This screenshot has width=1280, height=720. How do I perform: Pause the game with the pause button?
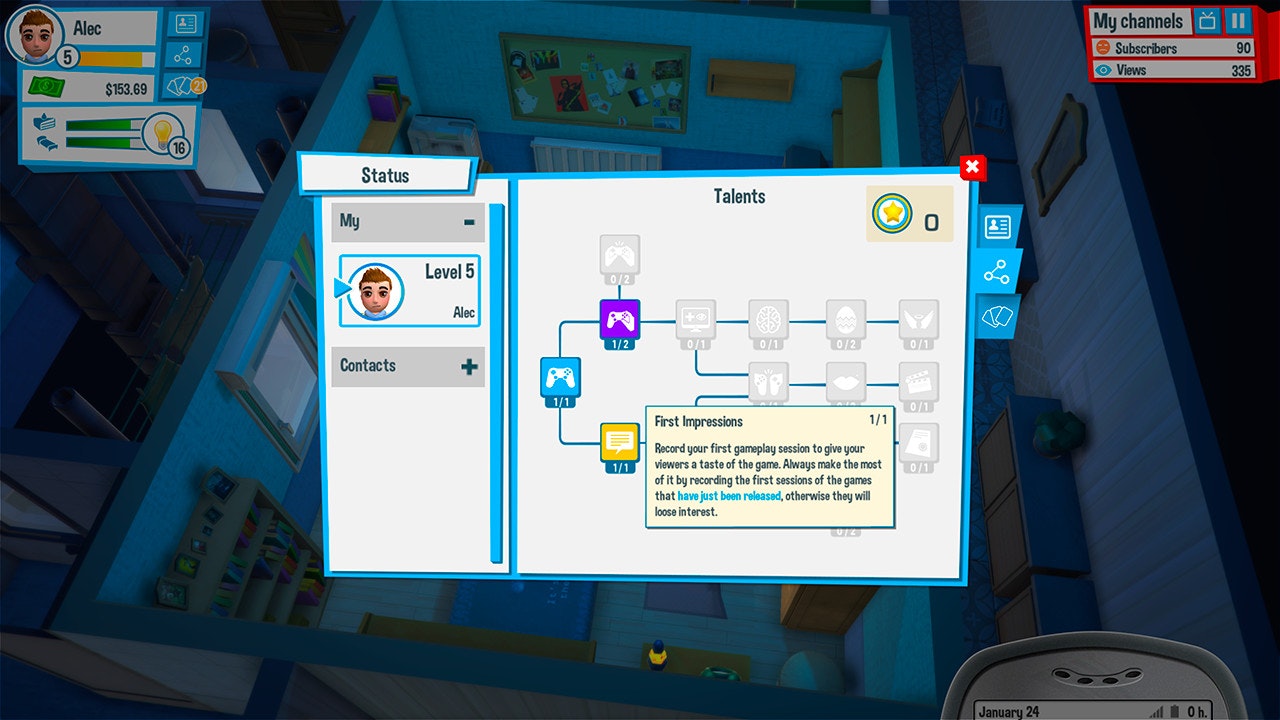(x=1240, y=21)
